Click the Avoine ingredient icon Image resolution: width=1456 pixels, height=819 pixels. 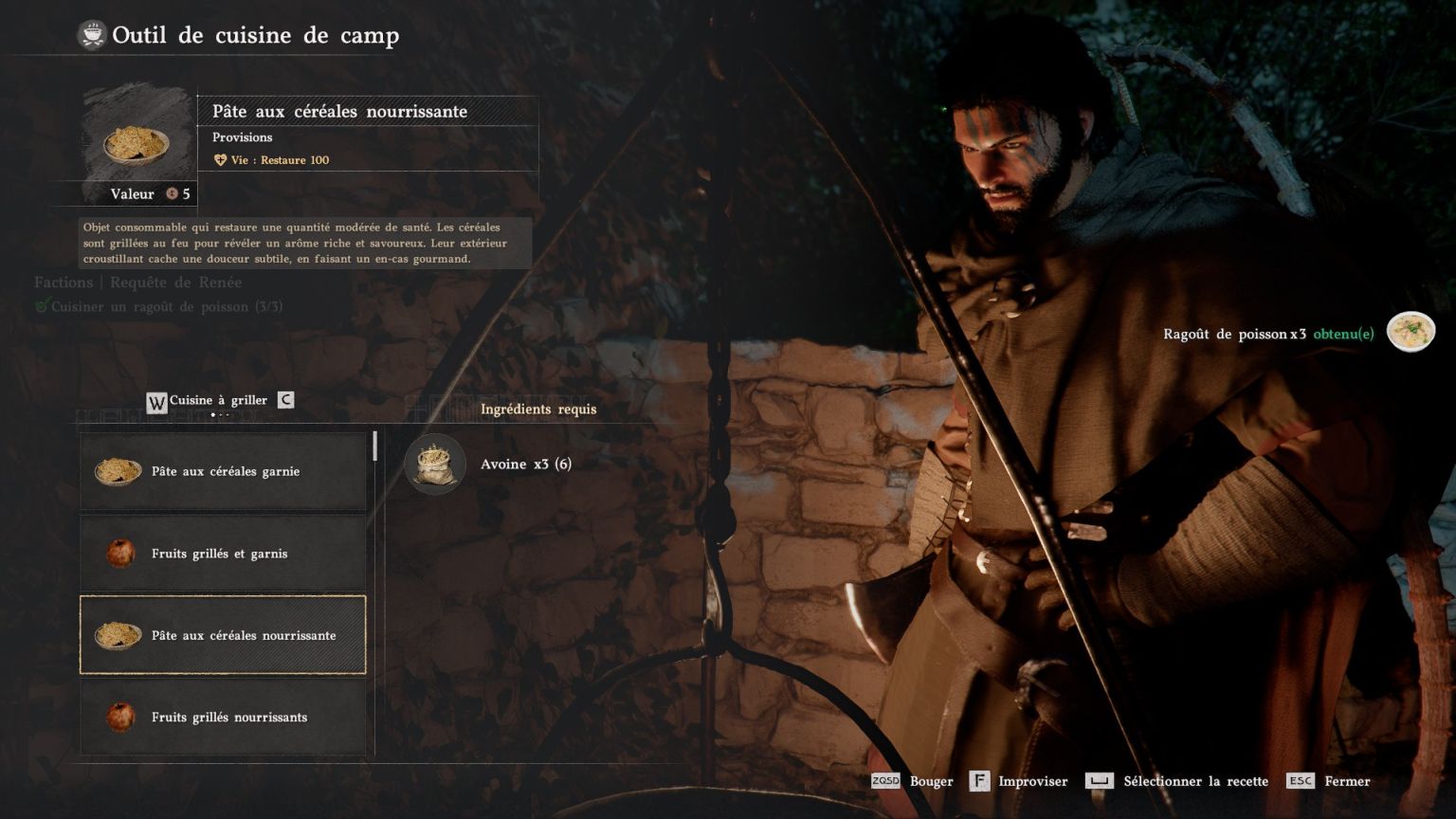pyautogui.click(x=435, y=464)
